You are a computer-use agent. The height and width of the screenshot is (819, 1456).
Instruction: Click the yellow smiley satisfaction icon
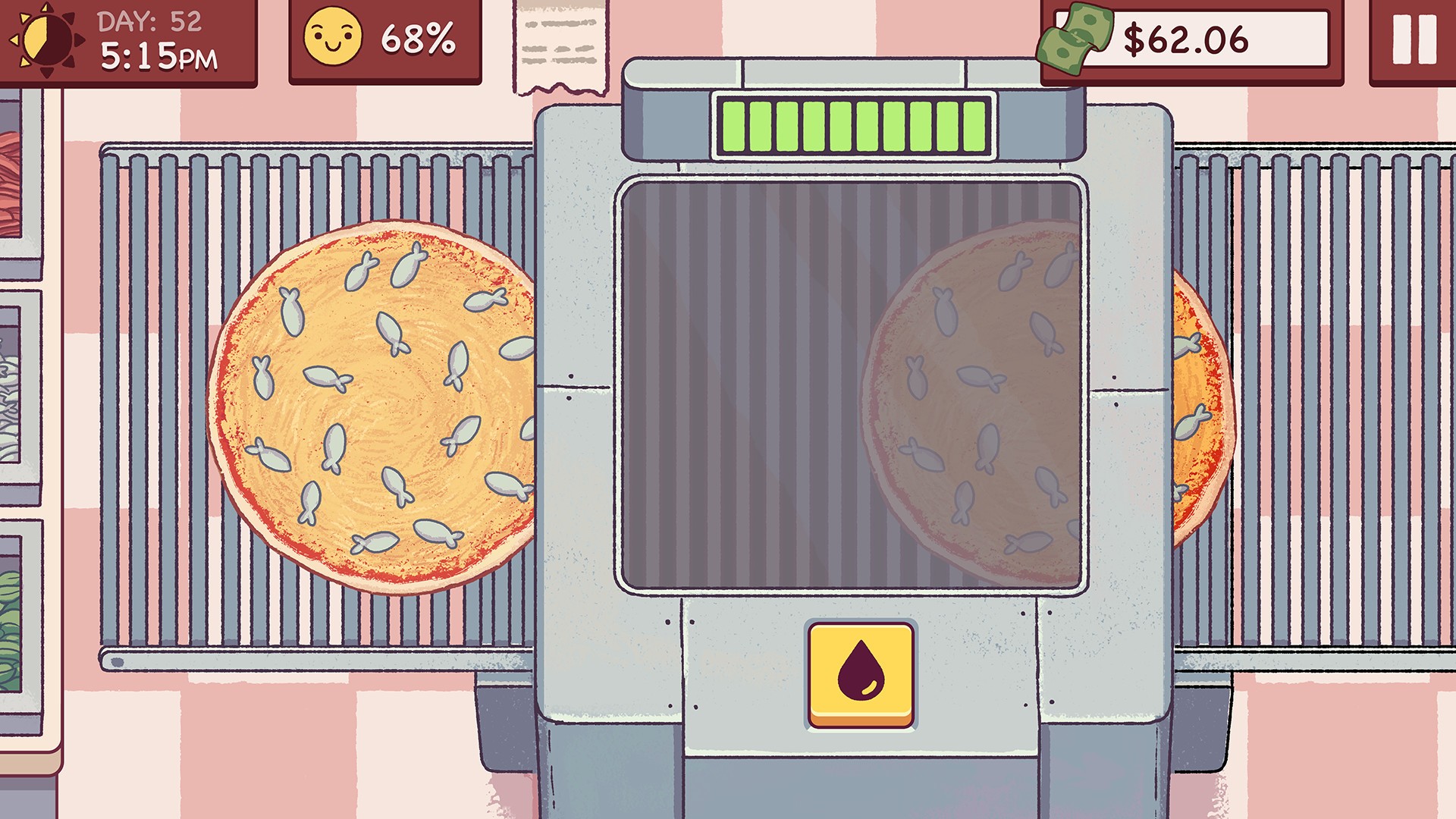point(334,36)
